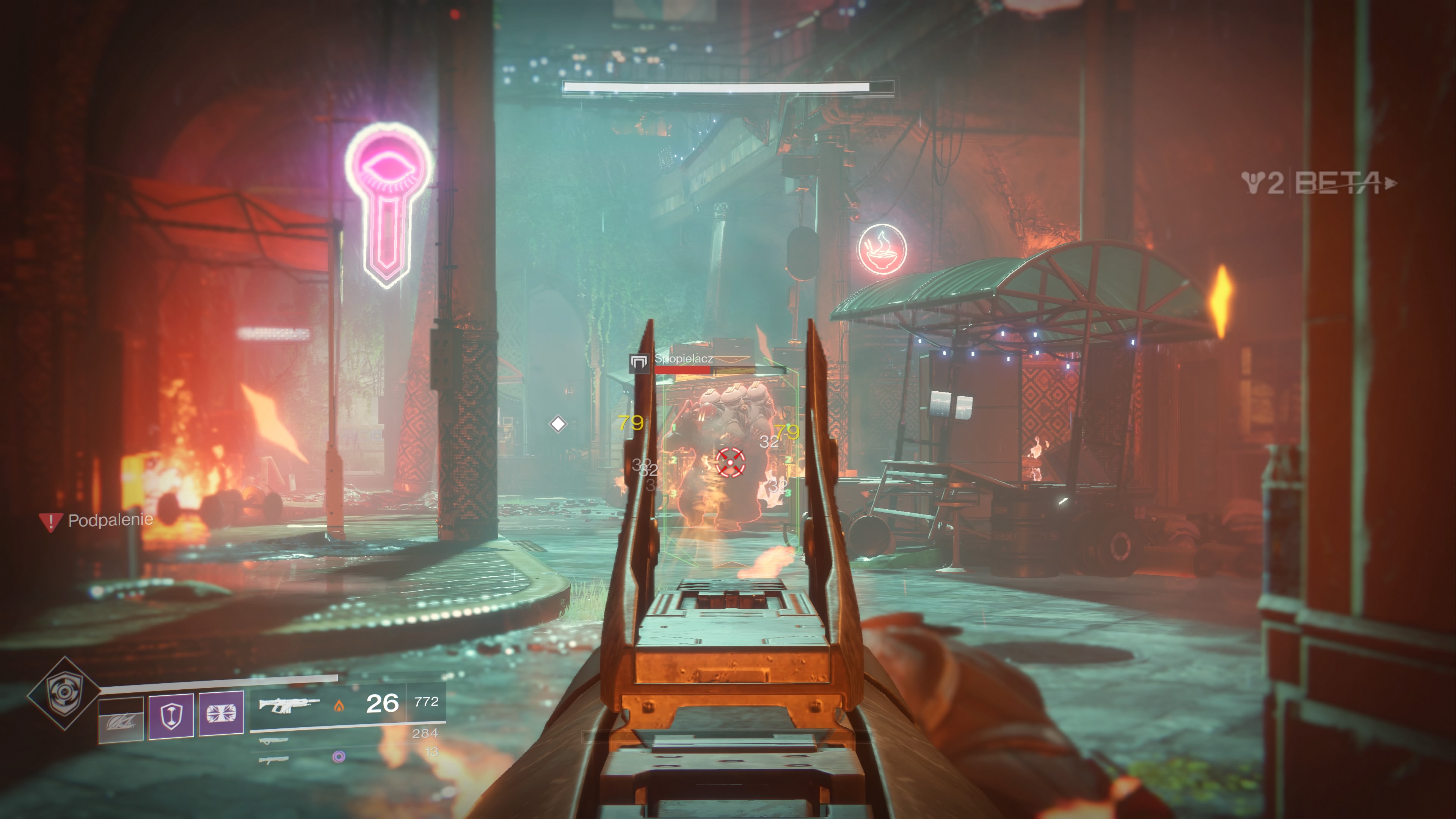Switch to the second weapon in the list

tap(273, 741)
